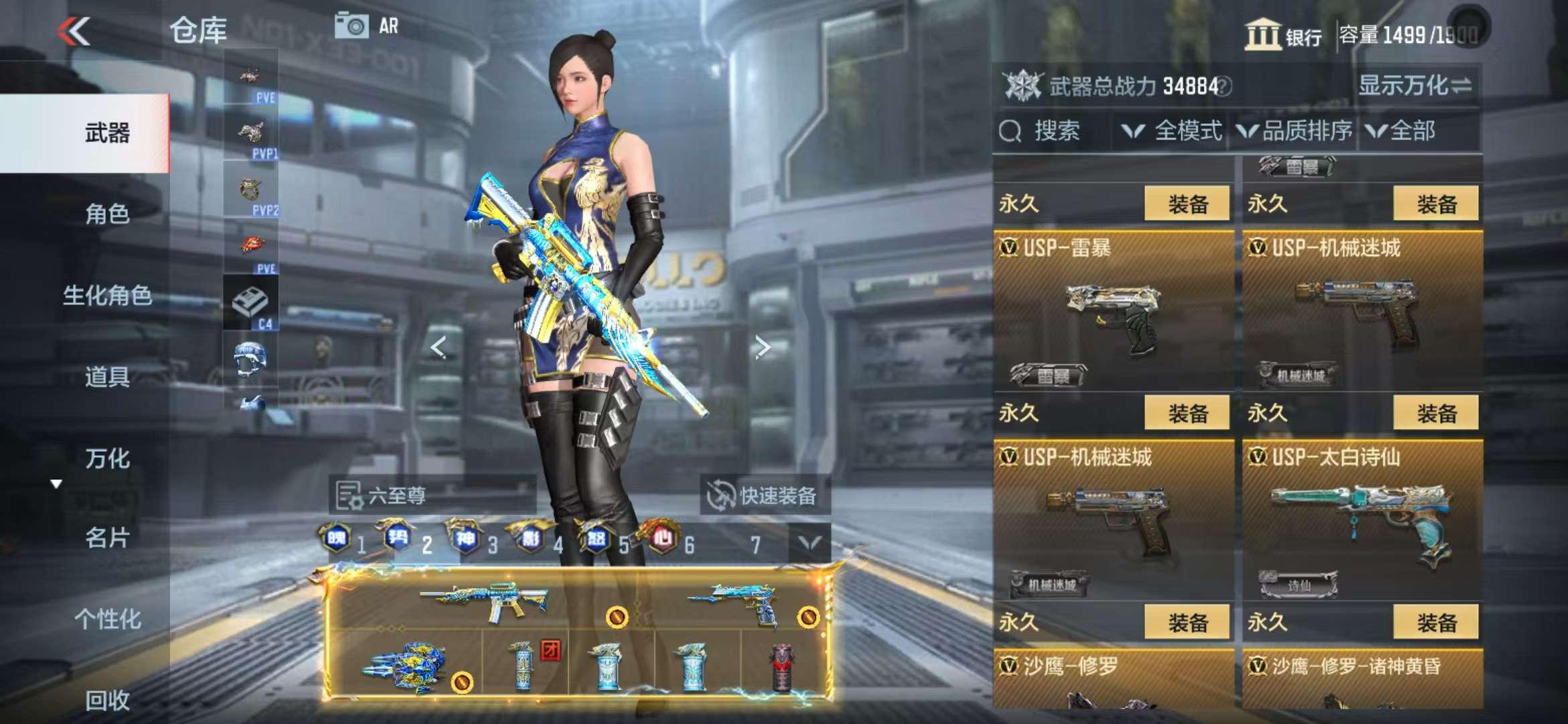Viewport: 1568px width, 724px height.
Task: Switch to the 名片 category
Action: pos(107,538)
